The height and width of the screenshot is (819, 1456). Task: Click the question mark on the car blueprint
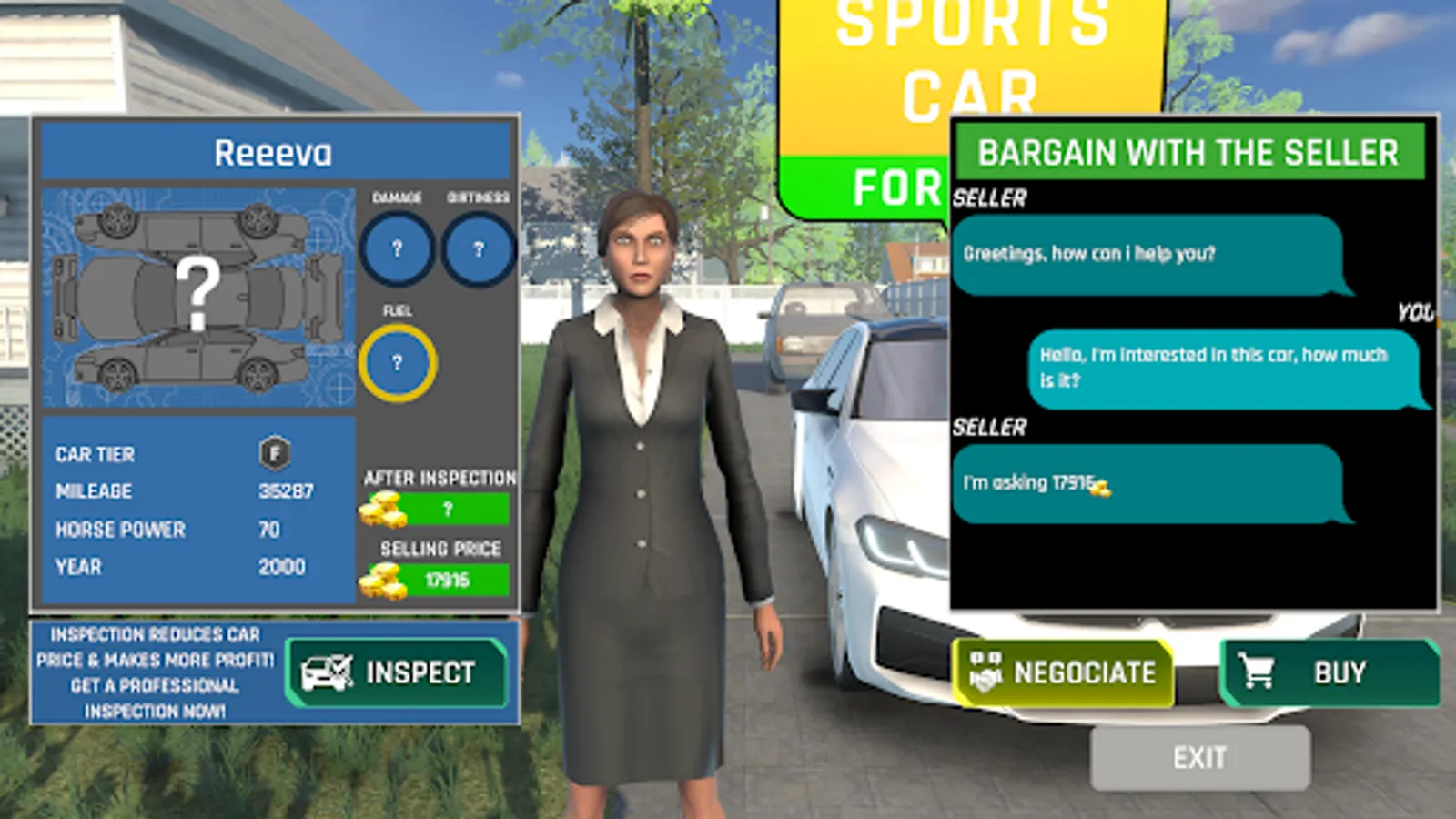tap(202, 291)
